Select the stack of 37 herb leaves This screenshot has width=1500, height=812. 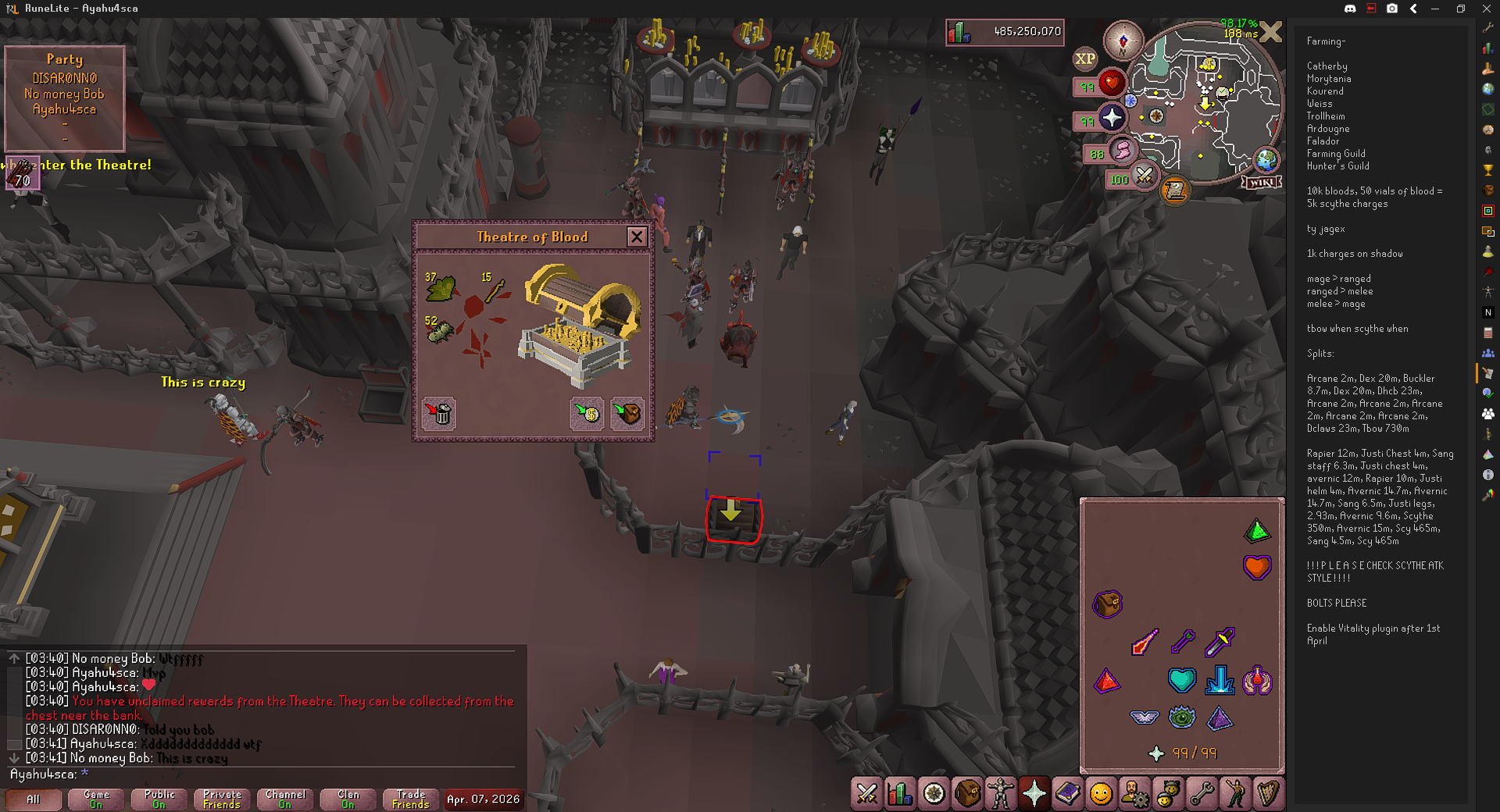tap(441, 288)
